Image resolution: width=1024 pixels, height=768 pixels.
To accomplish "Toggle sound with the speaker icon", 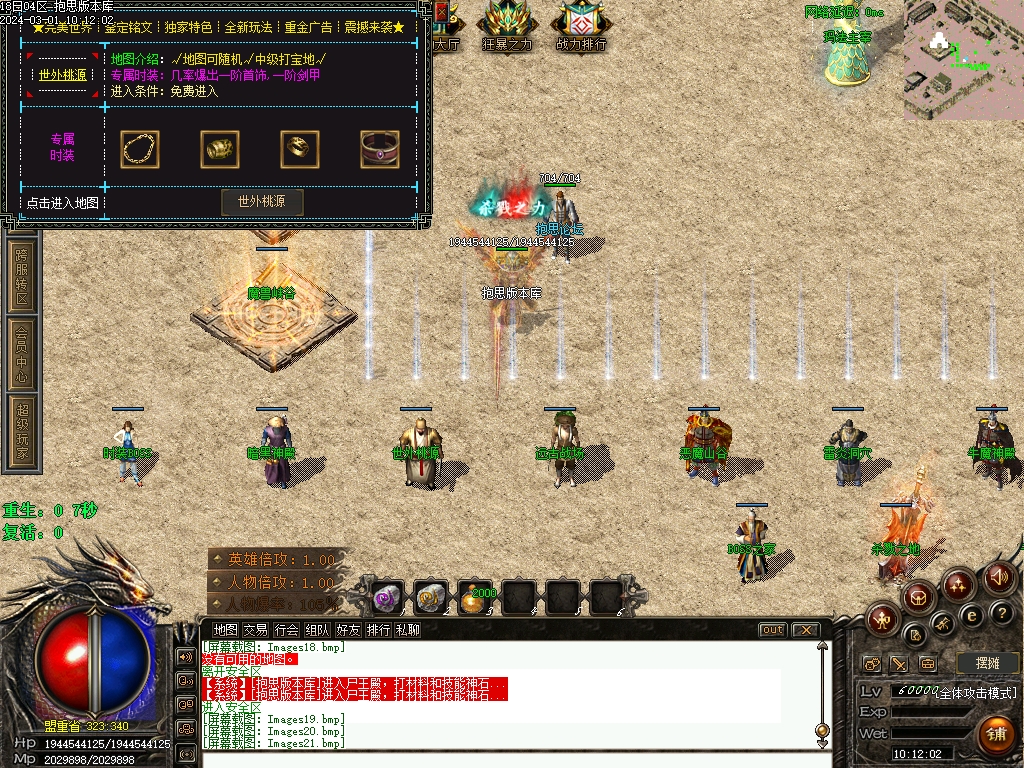I will tap(998, 577).
